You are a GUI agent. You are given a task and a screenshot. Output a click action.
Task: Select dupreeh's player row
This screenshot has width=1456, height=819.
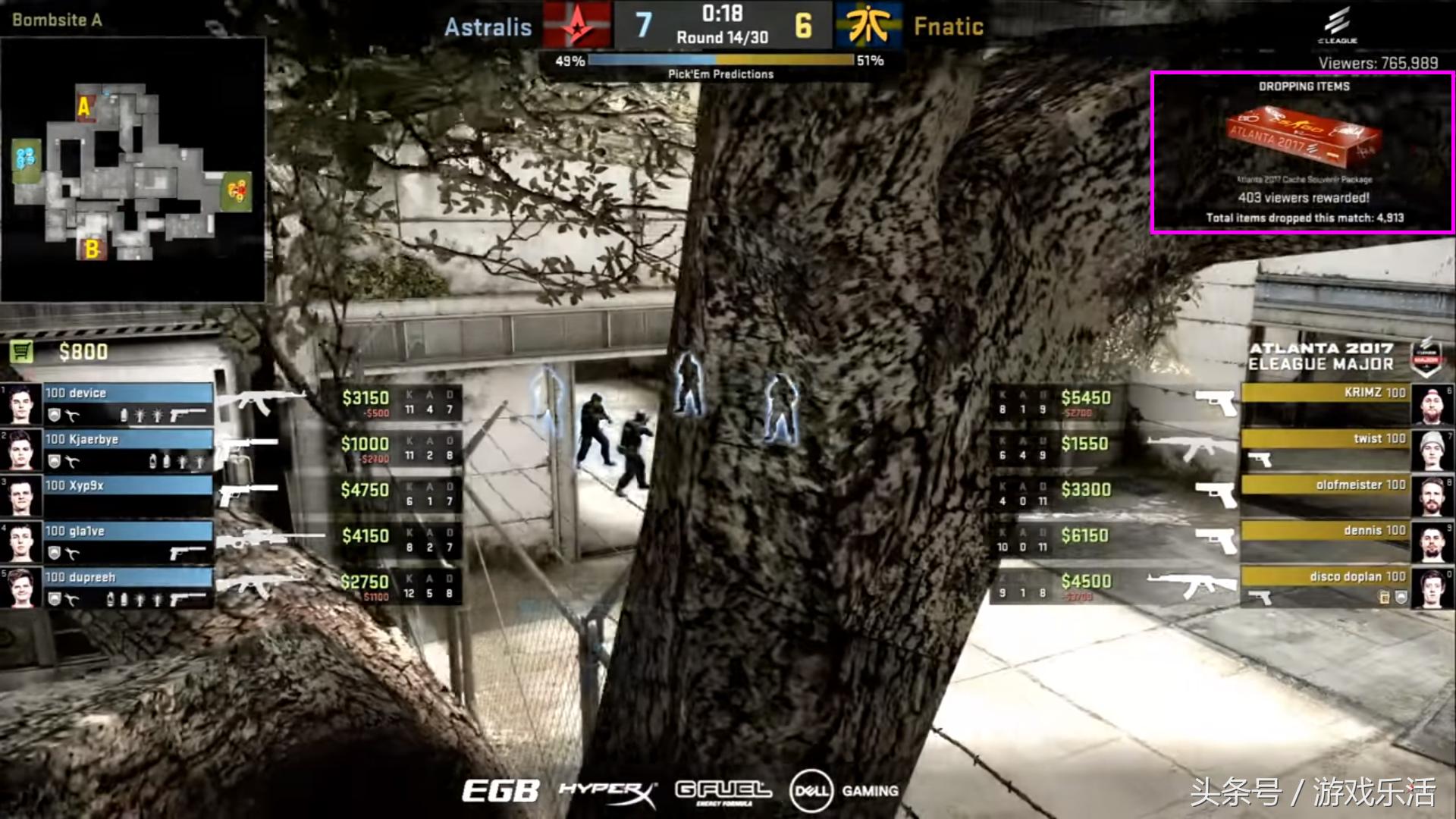tap(127, 588)
